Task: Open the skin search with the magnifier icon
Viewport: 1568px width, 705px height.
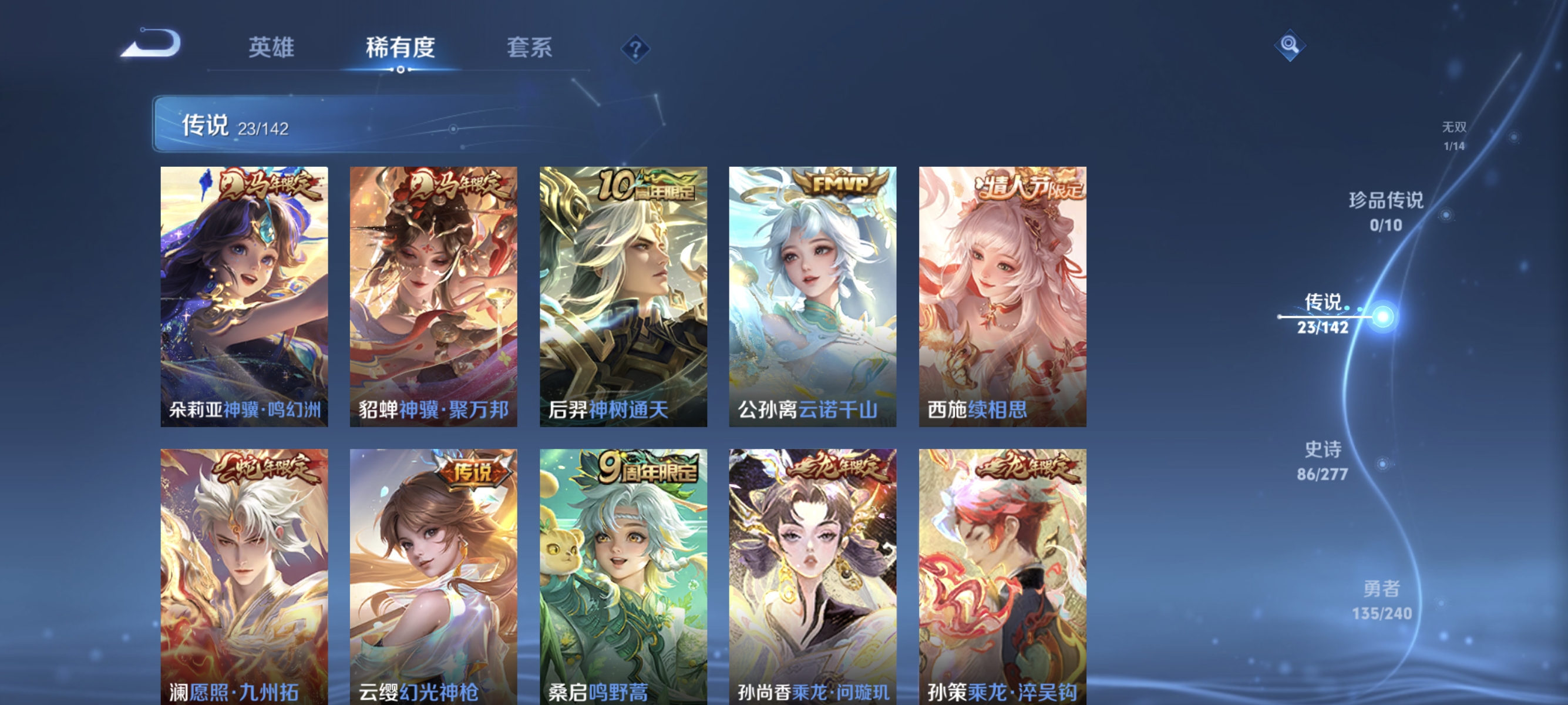Action: click(x=1290, y=45)
